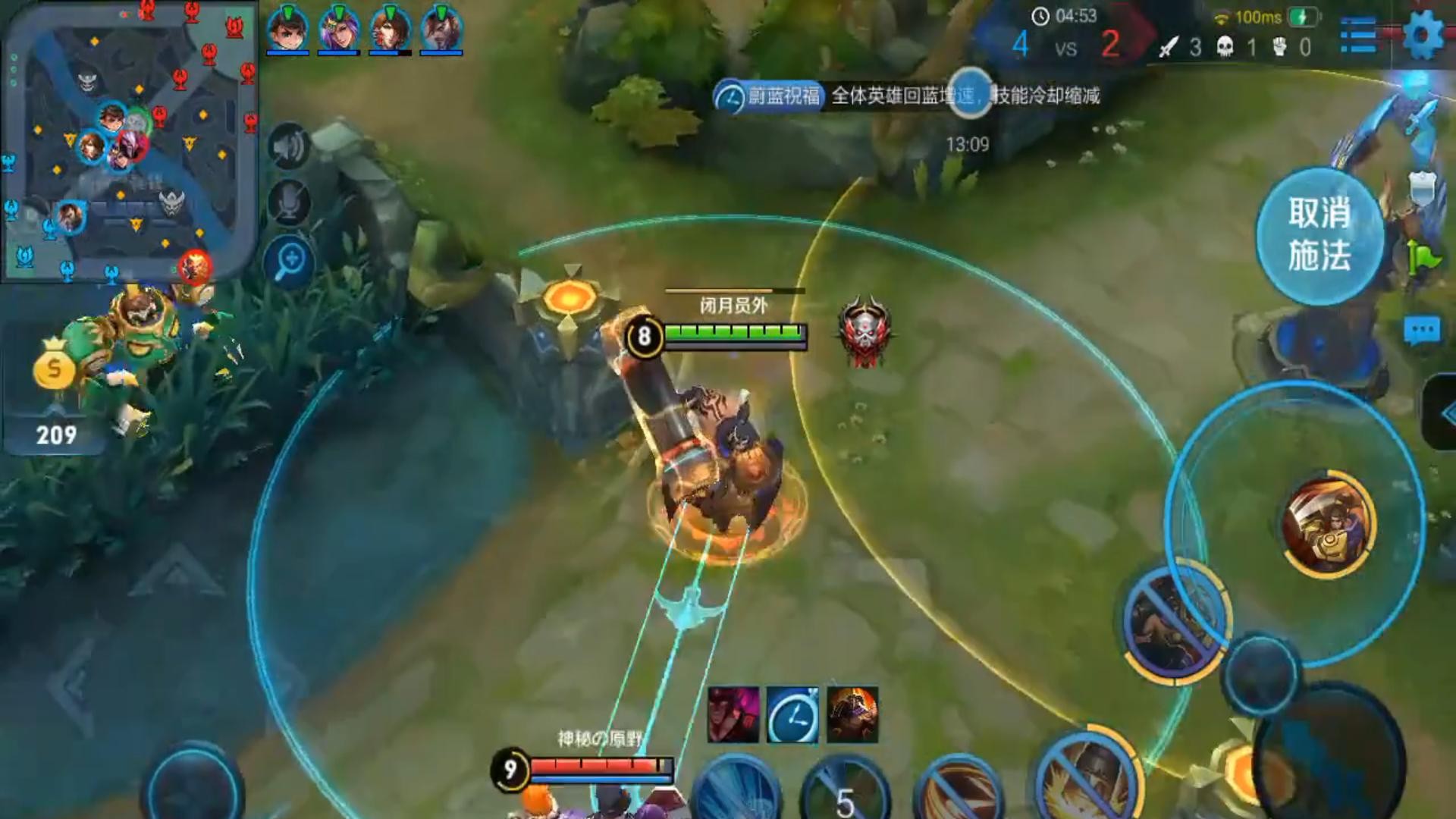The image size is (1456, 819).
Task: Select the black-haired boy teammate portrait
Action: [x=287, y=30]
